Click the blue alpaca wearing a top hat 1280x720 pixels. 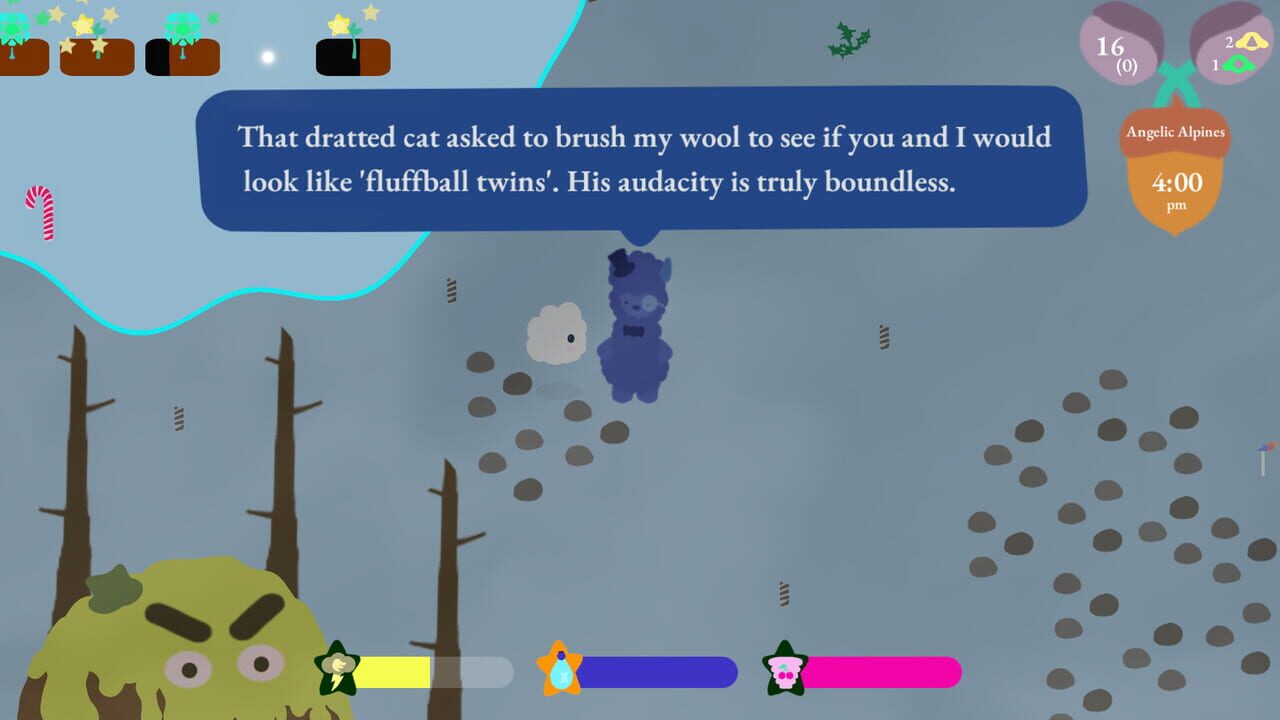point(635,320)
